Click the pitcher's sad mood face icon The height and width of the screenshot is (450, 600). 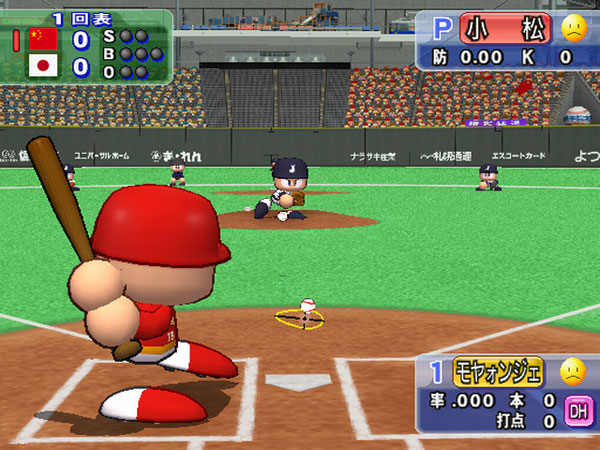573,28
